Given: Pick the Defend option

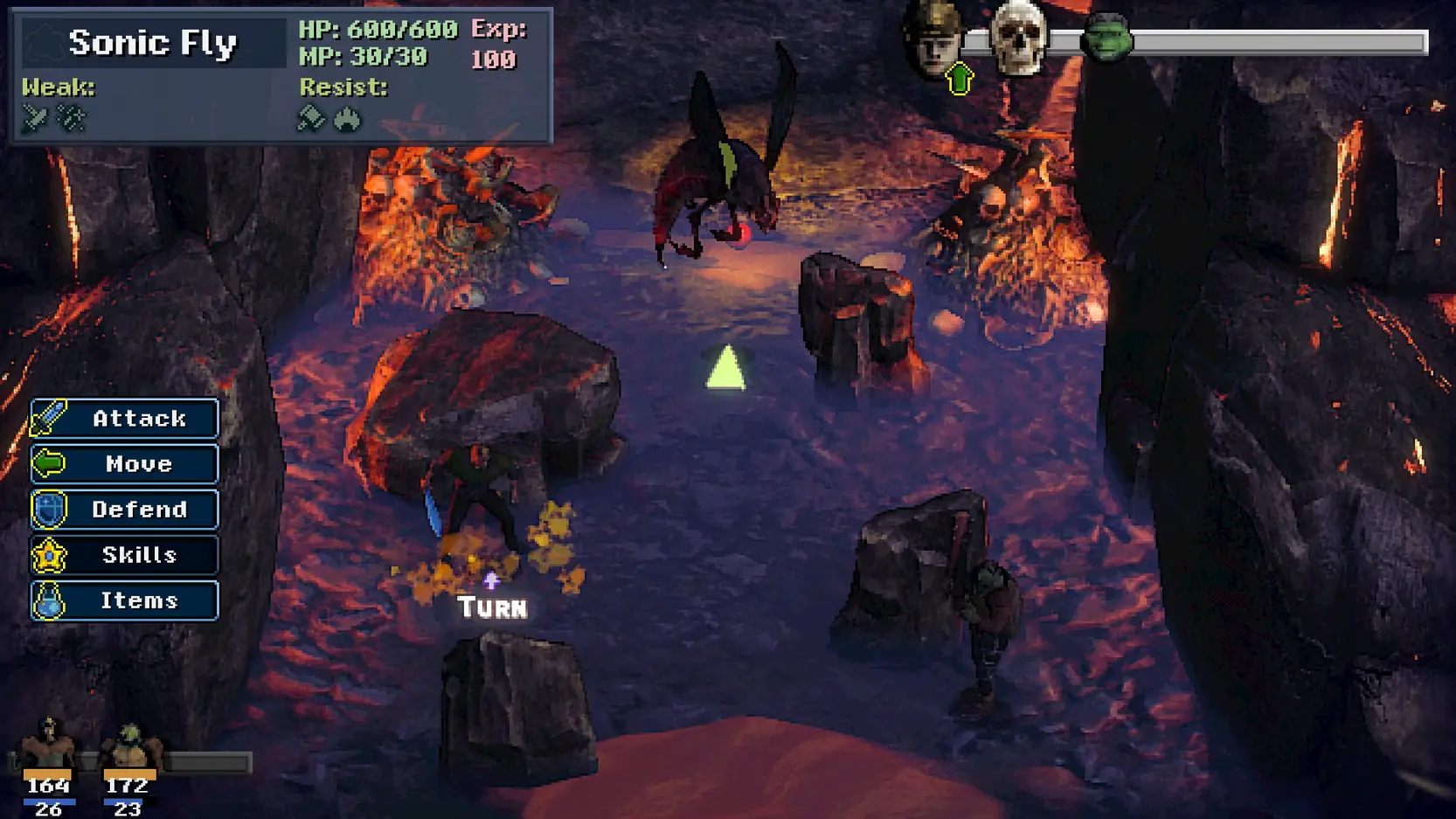Looking at the screenshot, I should click(x=124, y=510).
